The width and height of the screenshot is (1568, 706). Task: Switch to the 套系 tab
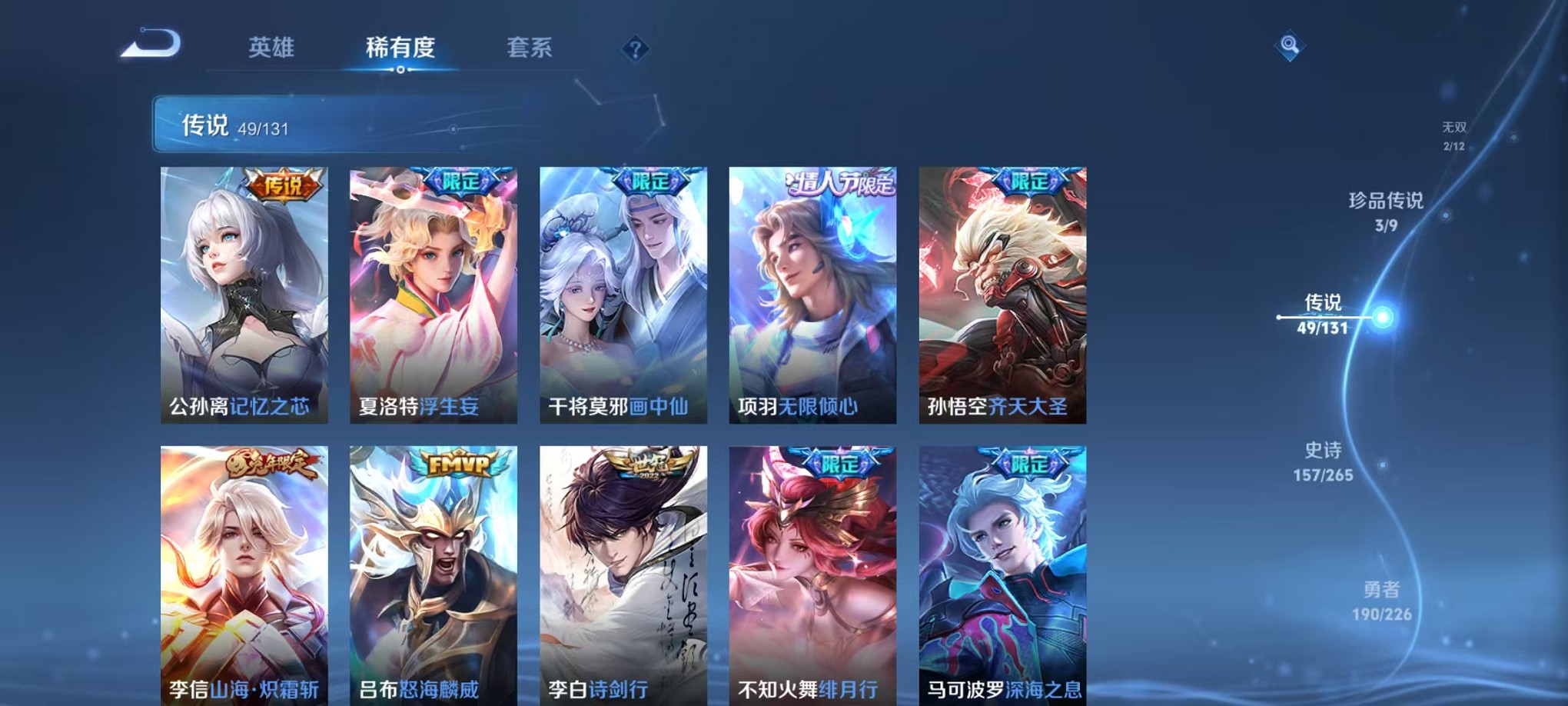click(529, 48)
